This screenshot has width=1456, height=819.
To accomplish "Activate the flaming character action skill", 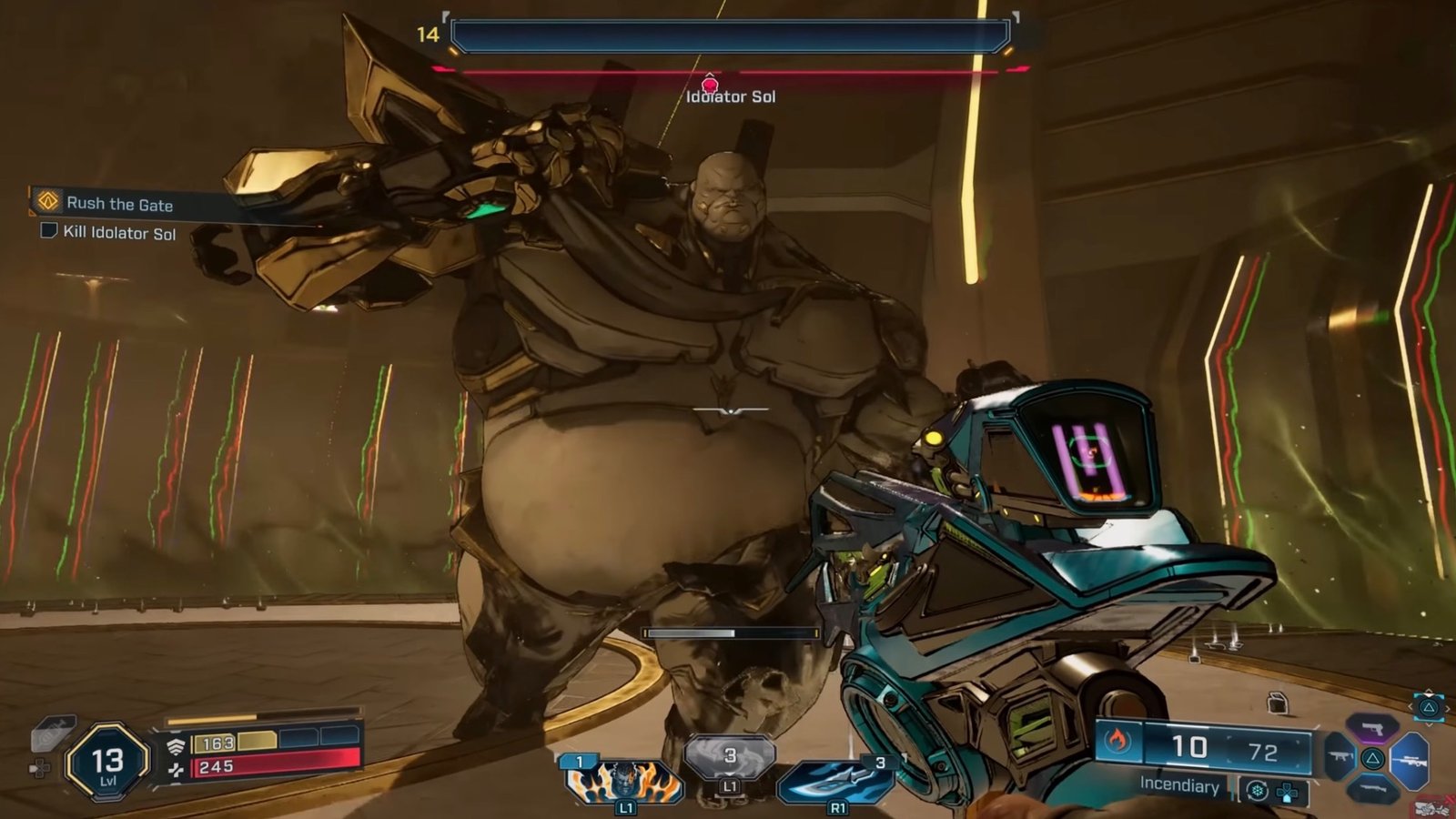I will pyautogui.click(x=624, y=781).
